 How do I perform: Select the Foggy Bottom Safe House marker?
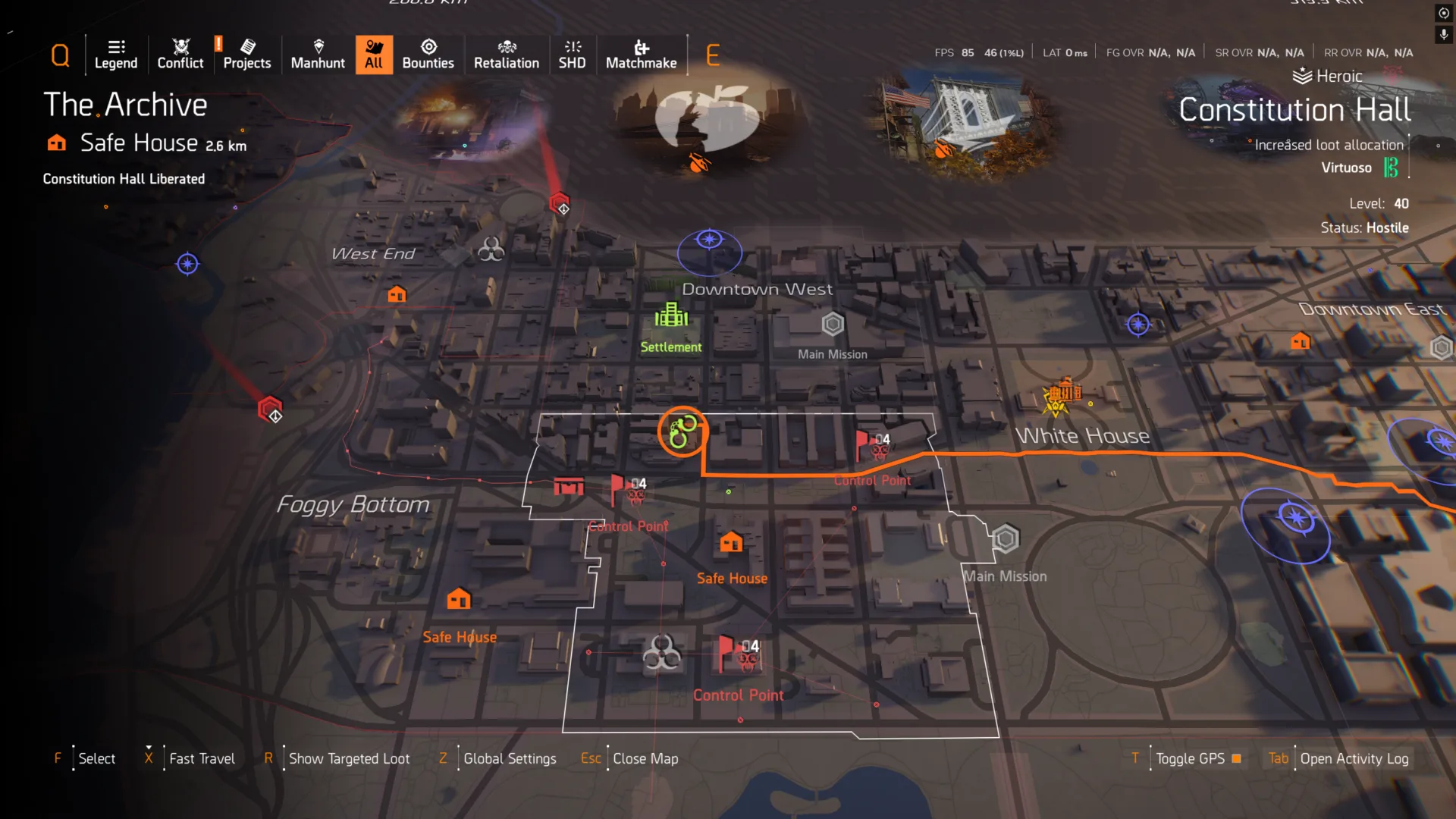[459, 600]
